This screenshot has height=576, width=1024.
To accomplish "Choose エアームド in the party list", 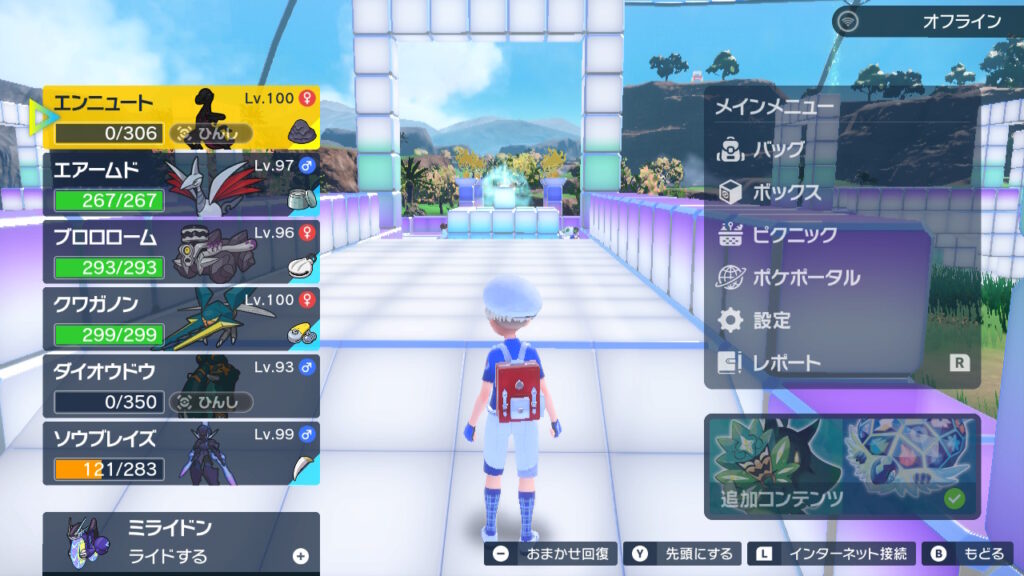I will coord(180,185).
